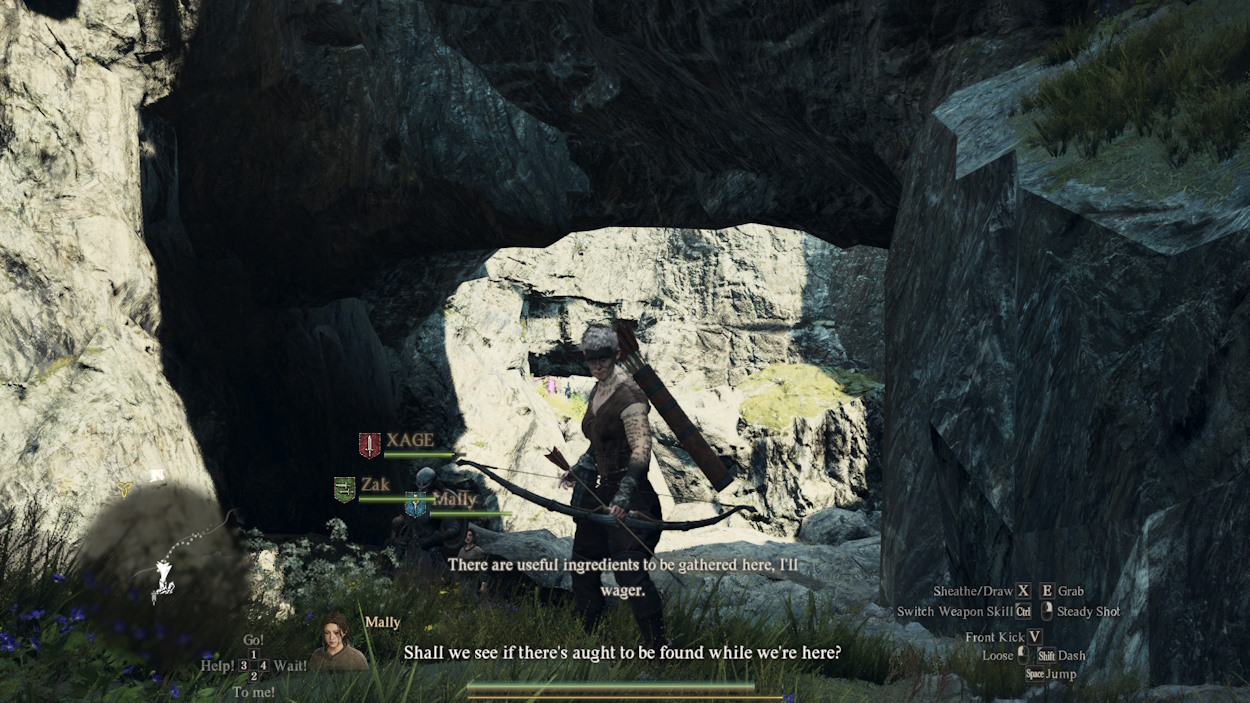Click Mally's speaker portrait

coord(337,643)
